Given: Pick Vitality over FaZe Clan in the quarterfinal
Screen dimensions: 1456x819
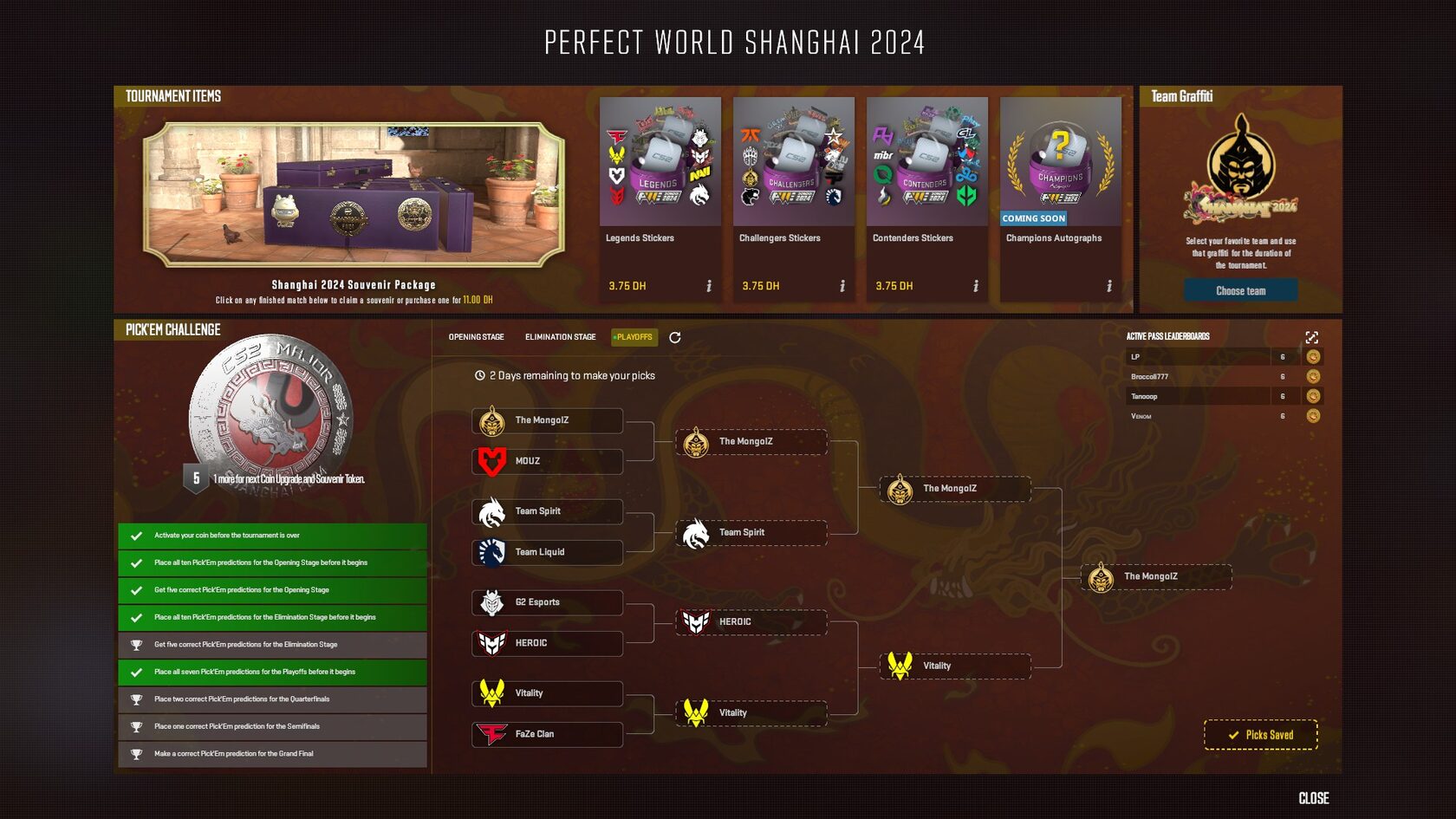Looking at the screenshot, I should coord(750,712).
